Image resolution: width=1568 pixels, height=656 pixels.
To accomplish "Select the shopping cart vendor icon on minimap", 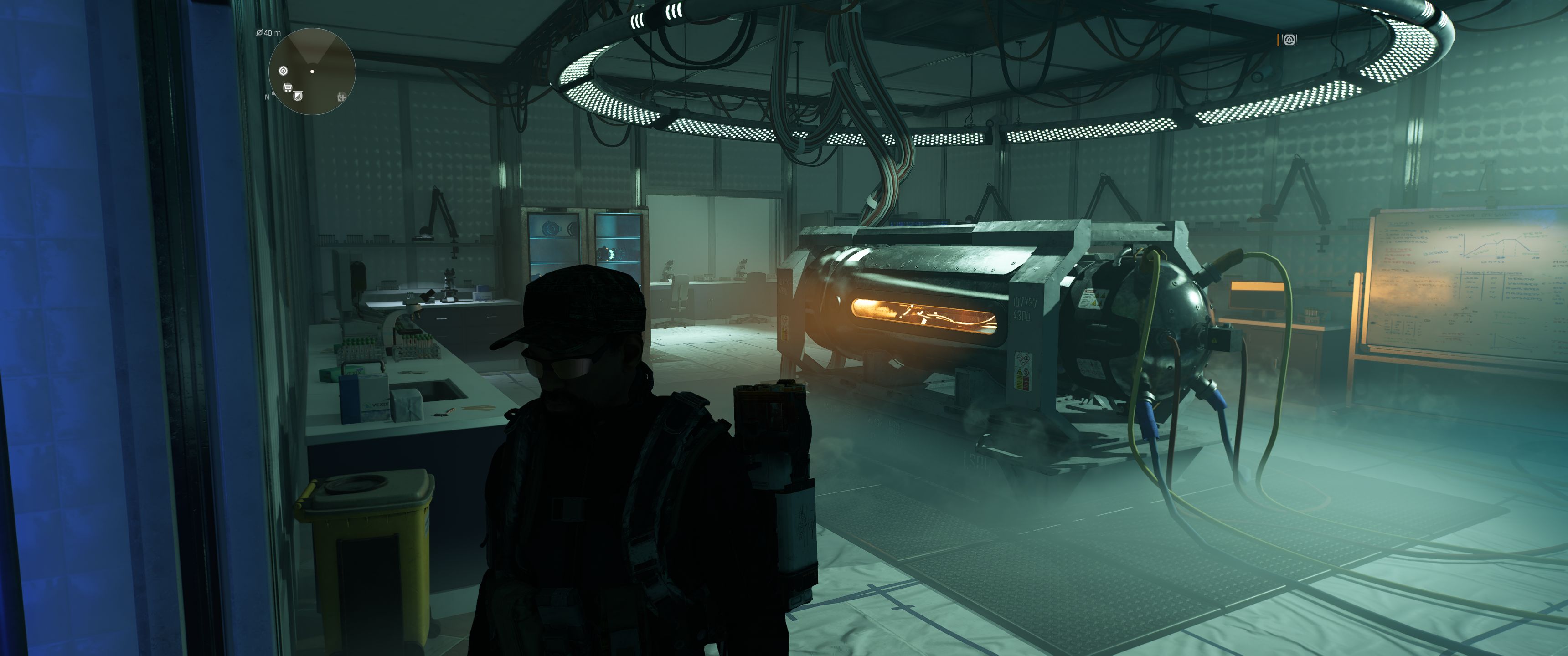I will tap(288, 87).
